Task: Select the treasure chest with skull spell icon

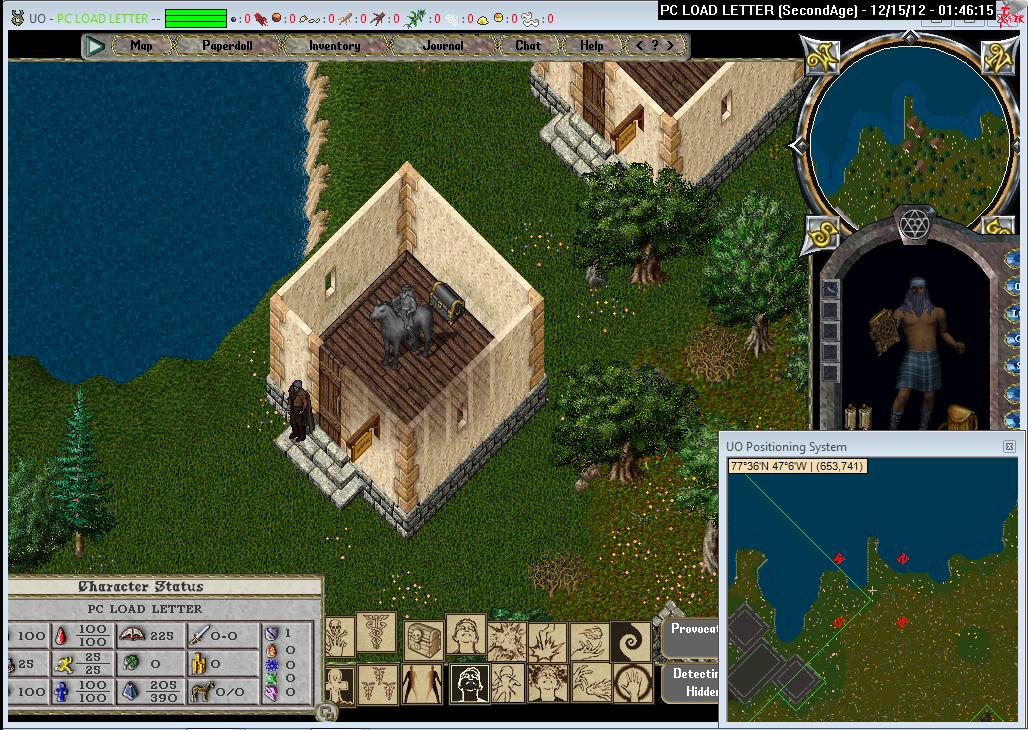Action: 424,637
